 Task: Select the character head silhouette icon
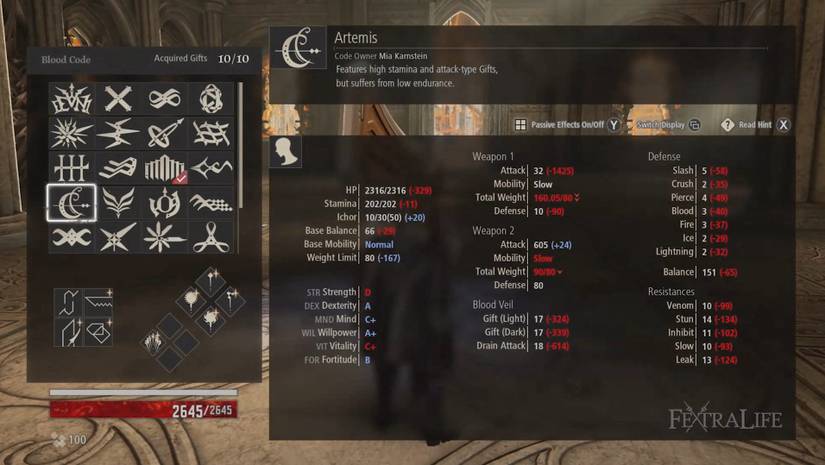286,152
